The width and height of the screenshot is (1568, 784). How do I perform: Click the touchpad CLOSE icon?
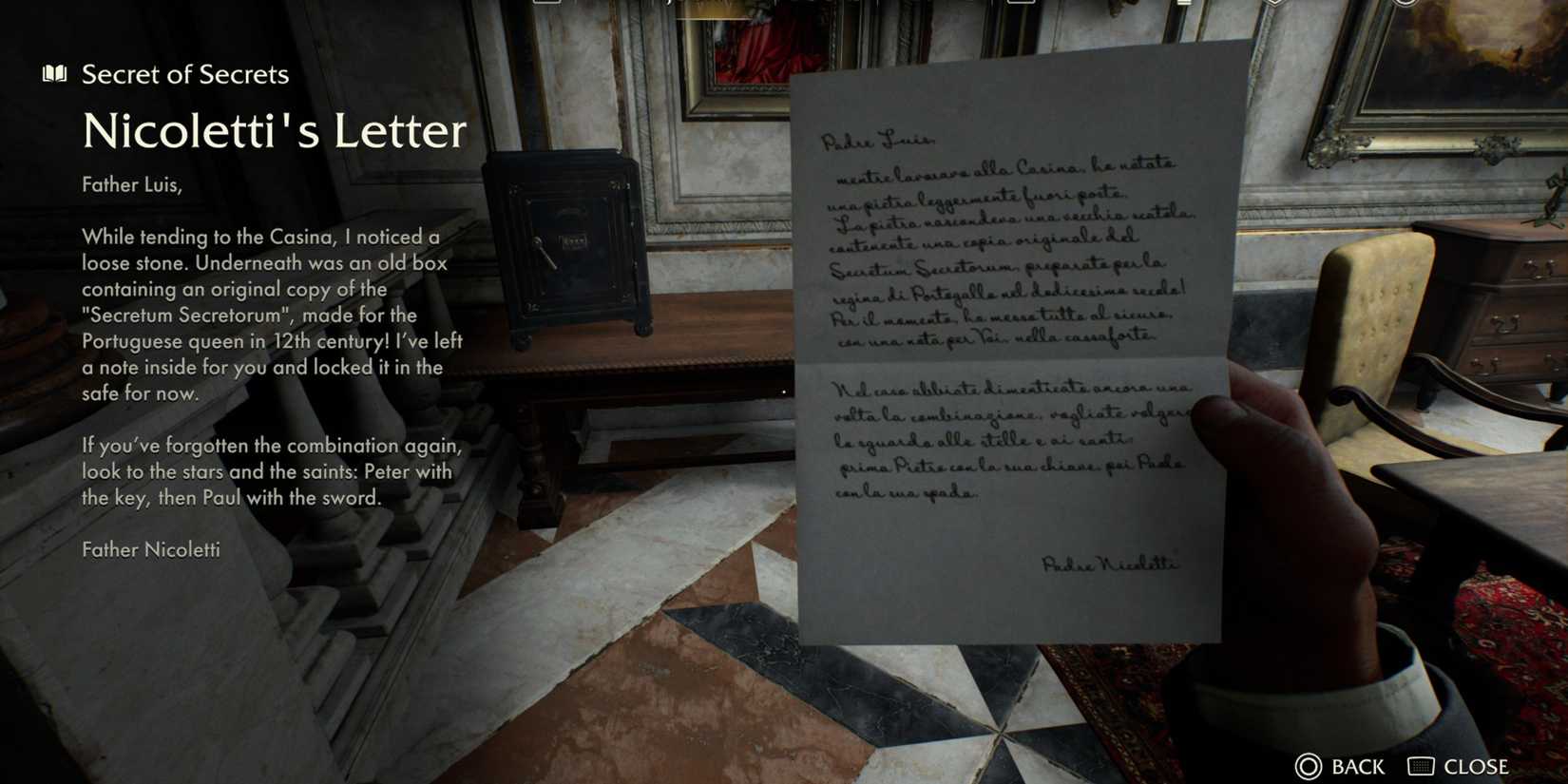click(x=1420, y=766)
